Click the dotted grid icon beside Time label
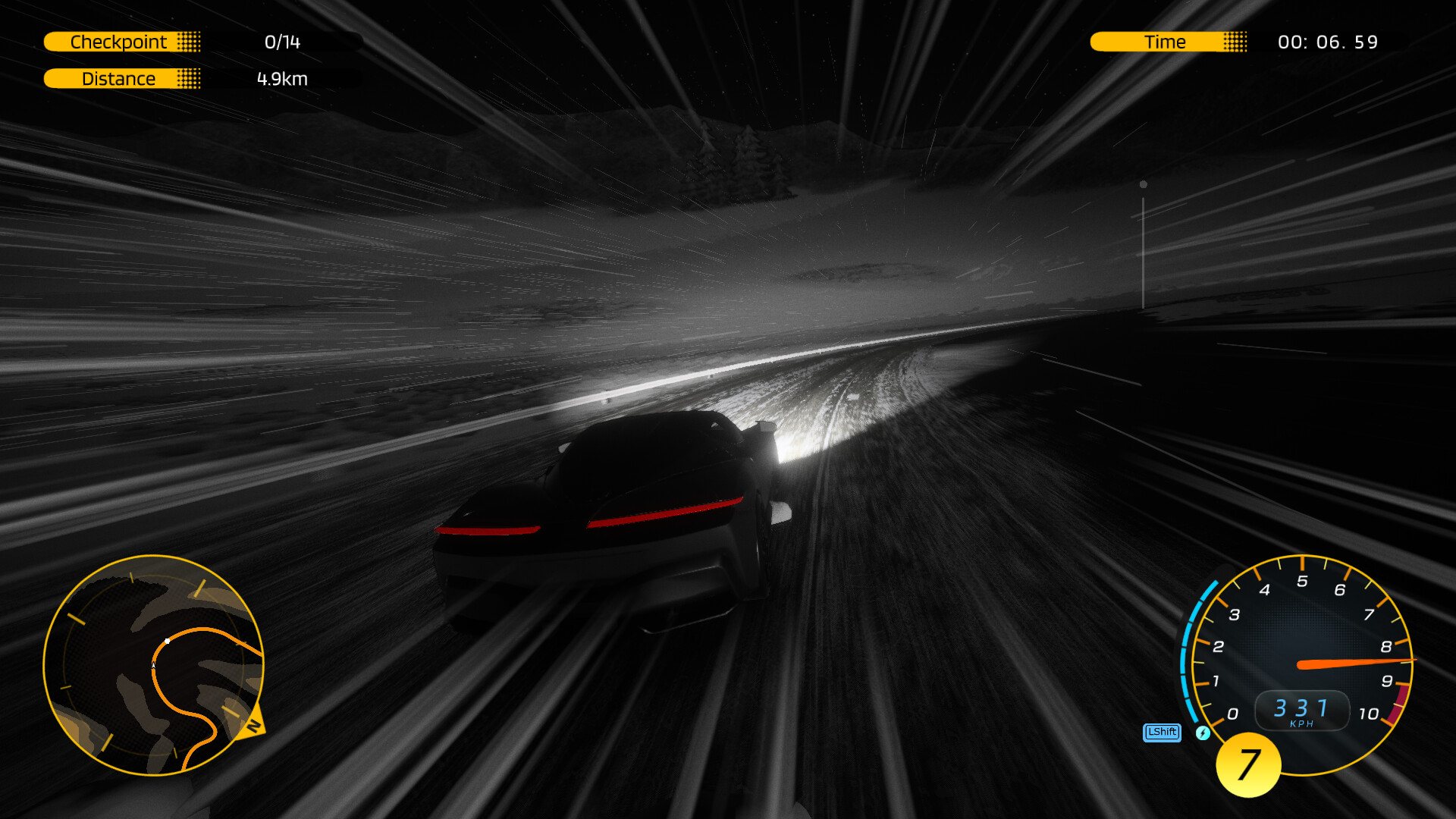Image resolution: width=1456 pixels, height=819 pixels. [x=1237, y=42]
